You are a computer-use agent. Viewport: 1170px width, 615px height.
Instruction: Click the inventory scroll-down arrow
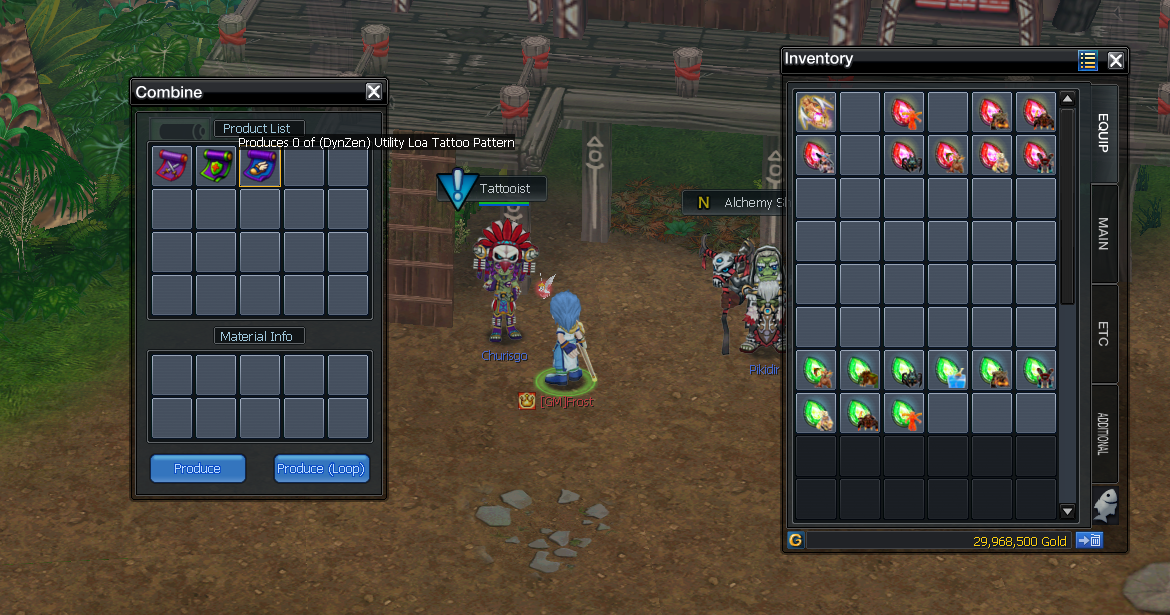click(x=1067, y=512)
